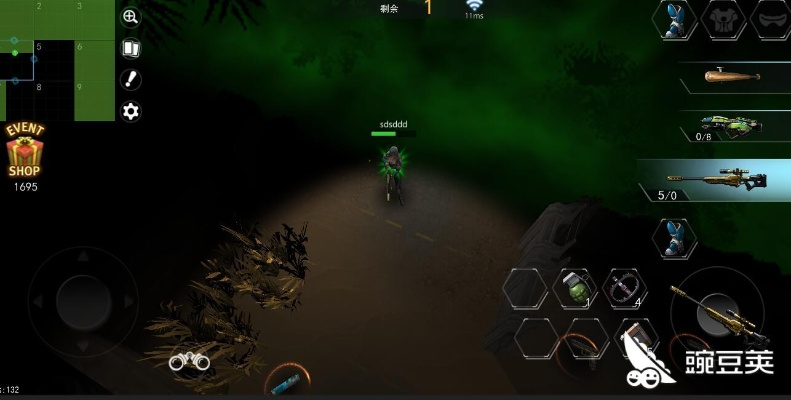Click the magnifier zoom-in button
This screenshot has height=400, width=791.
pyautogui.click(x=130, y=17)
